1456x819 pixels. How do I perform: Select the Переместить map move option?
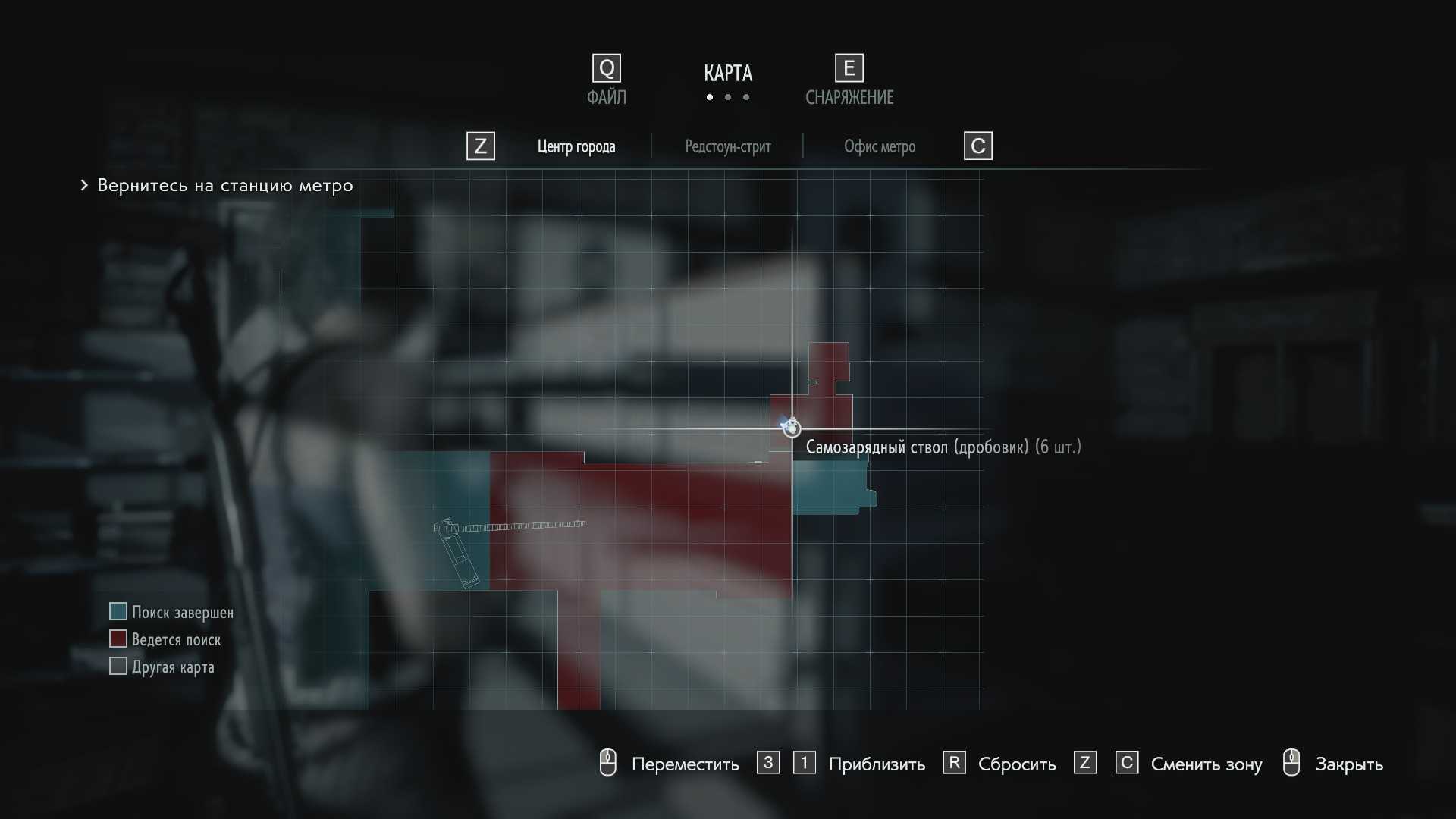(685, 764)
